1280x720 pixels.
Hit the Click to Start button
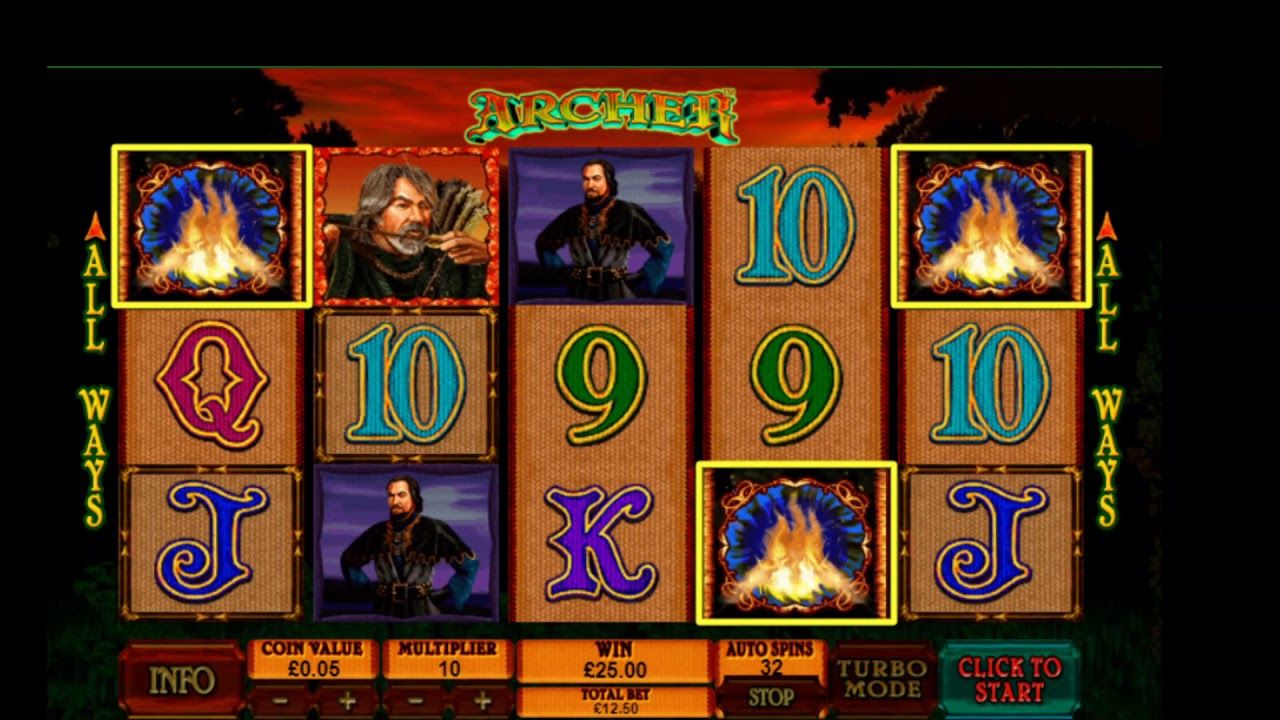pos(1009,679)
